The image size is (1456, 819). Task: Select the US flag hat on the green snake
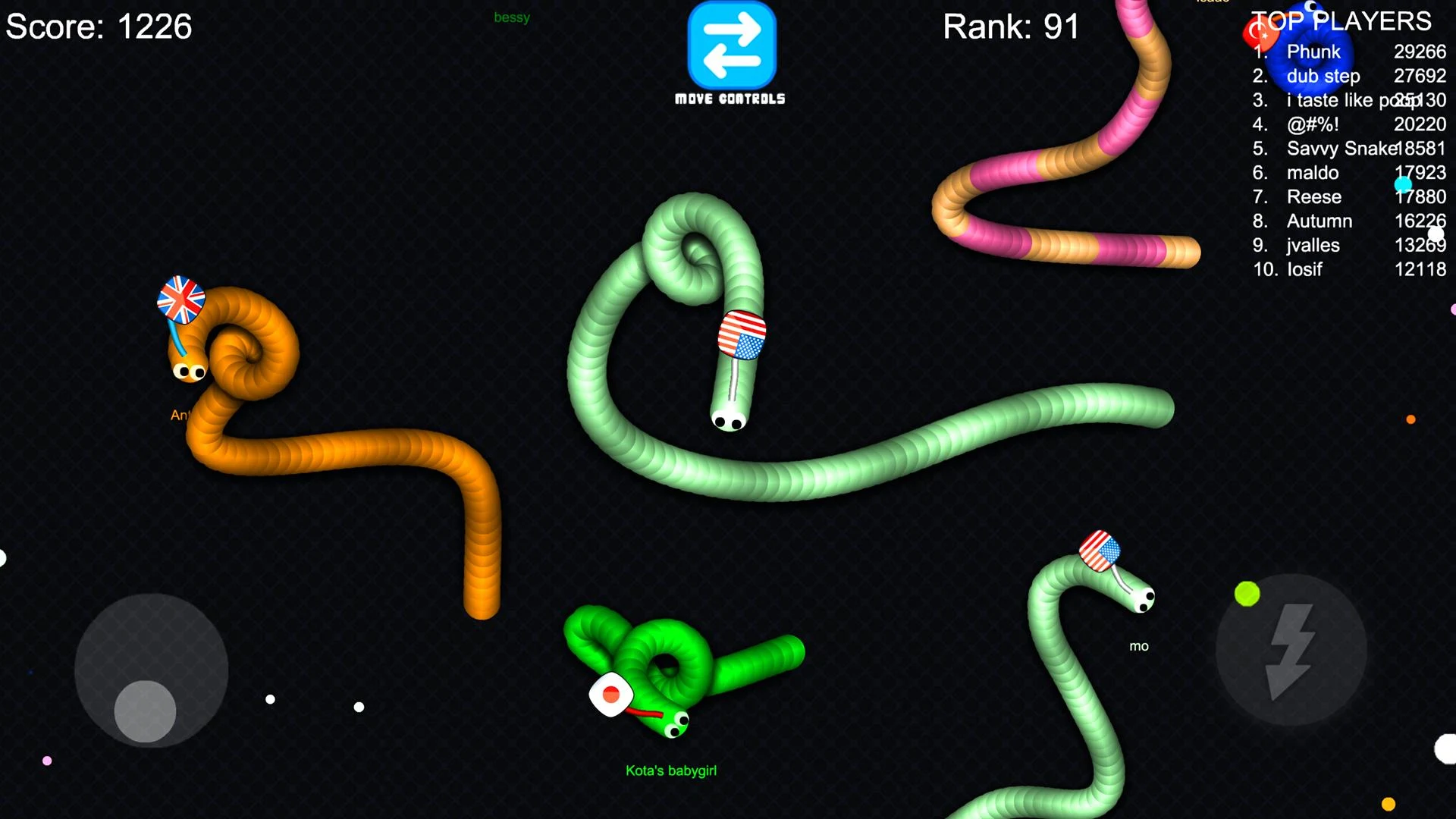[742, 336]
